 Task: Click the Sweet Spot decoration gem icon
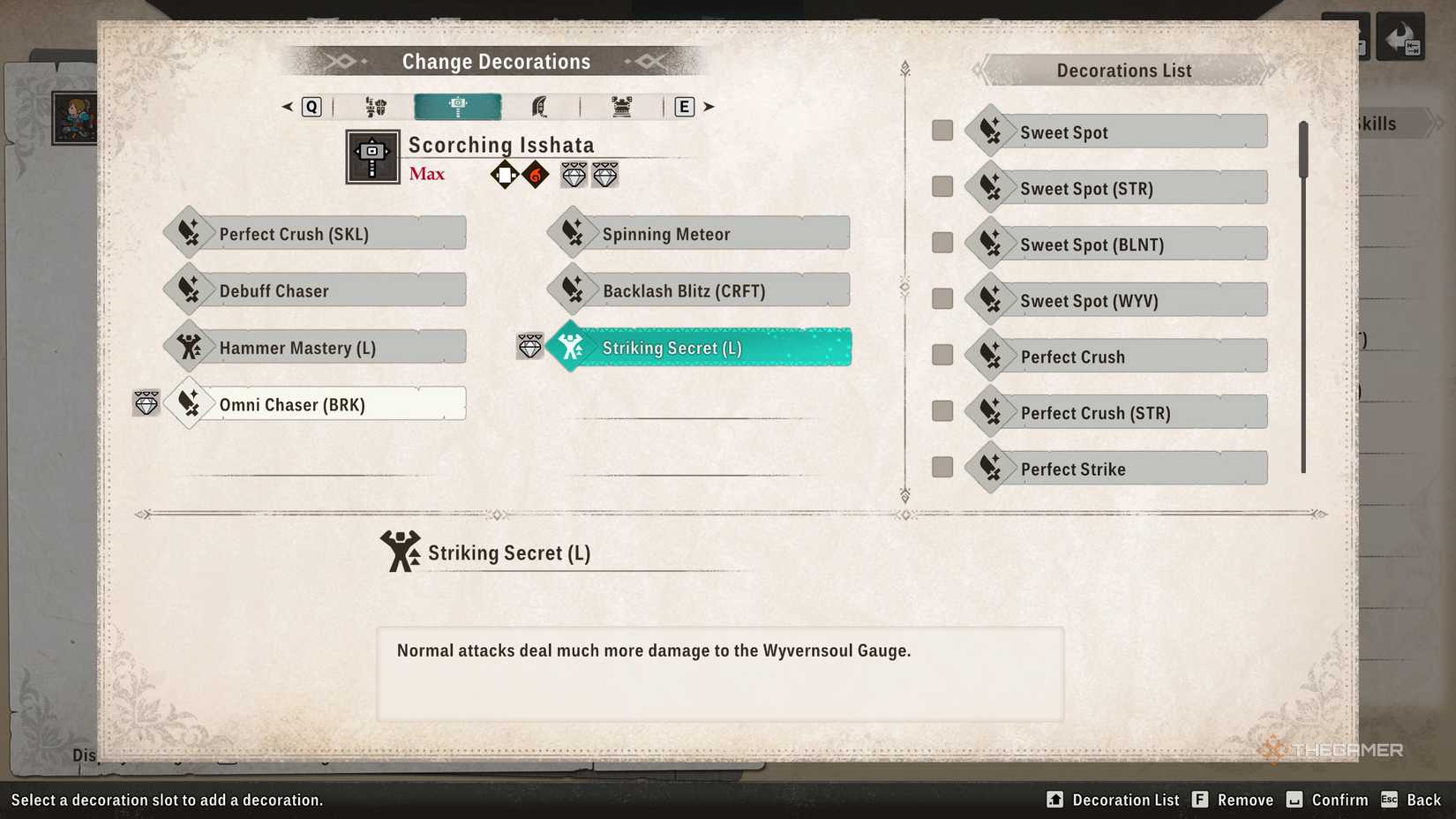pyautogui.click(x=990, y=130)
